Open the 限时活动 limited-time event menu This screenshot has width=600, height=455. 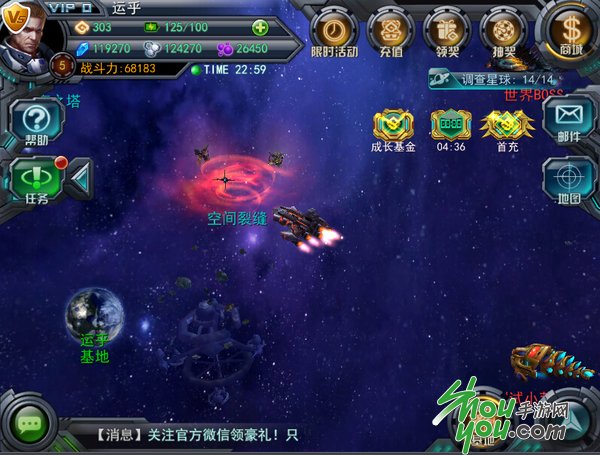tap(334, 30)
